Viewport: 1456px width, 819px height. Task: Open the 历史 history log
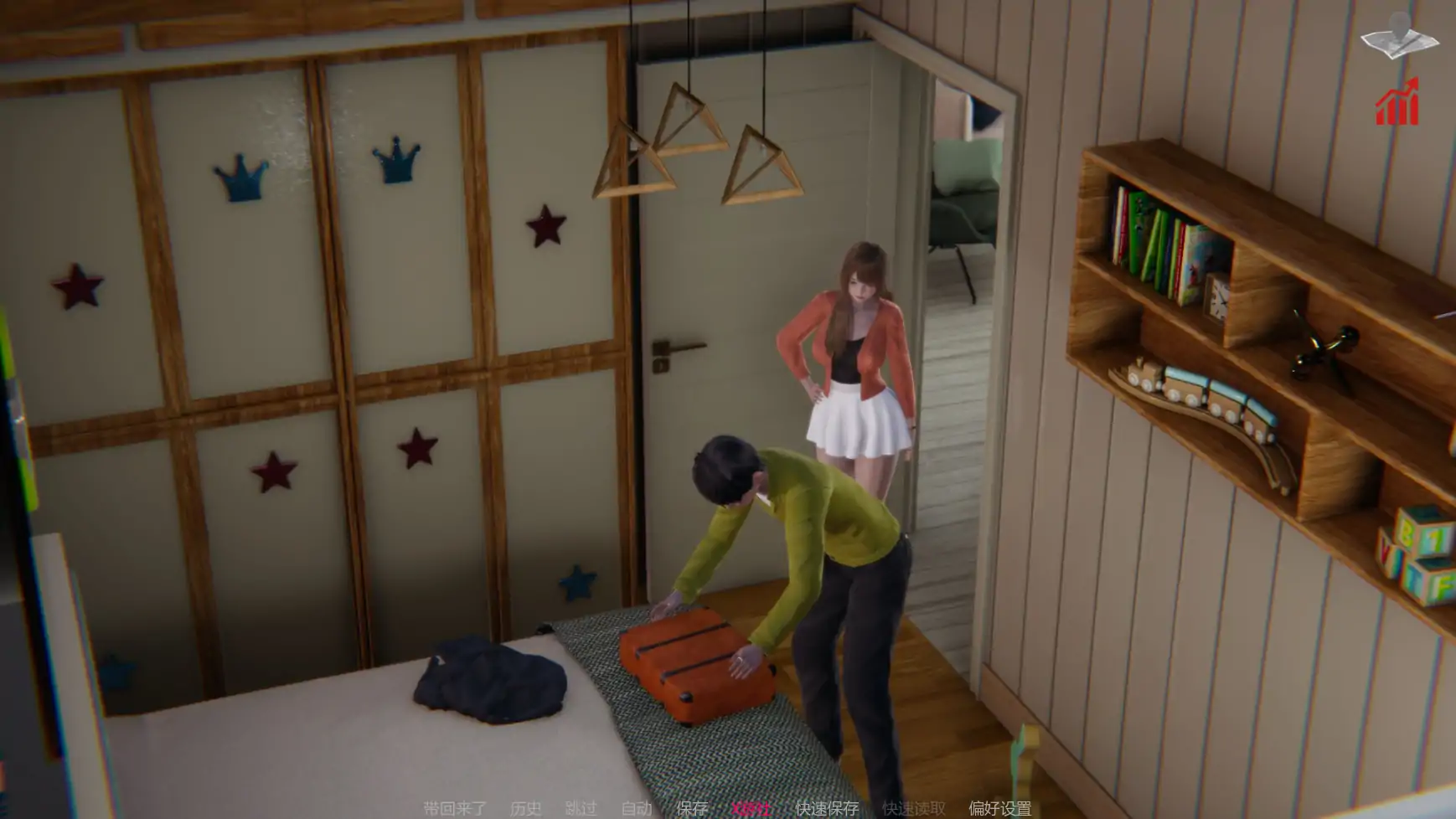click(x=525, y=808)
